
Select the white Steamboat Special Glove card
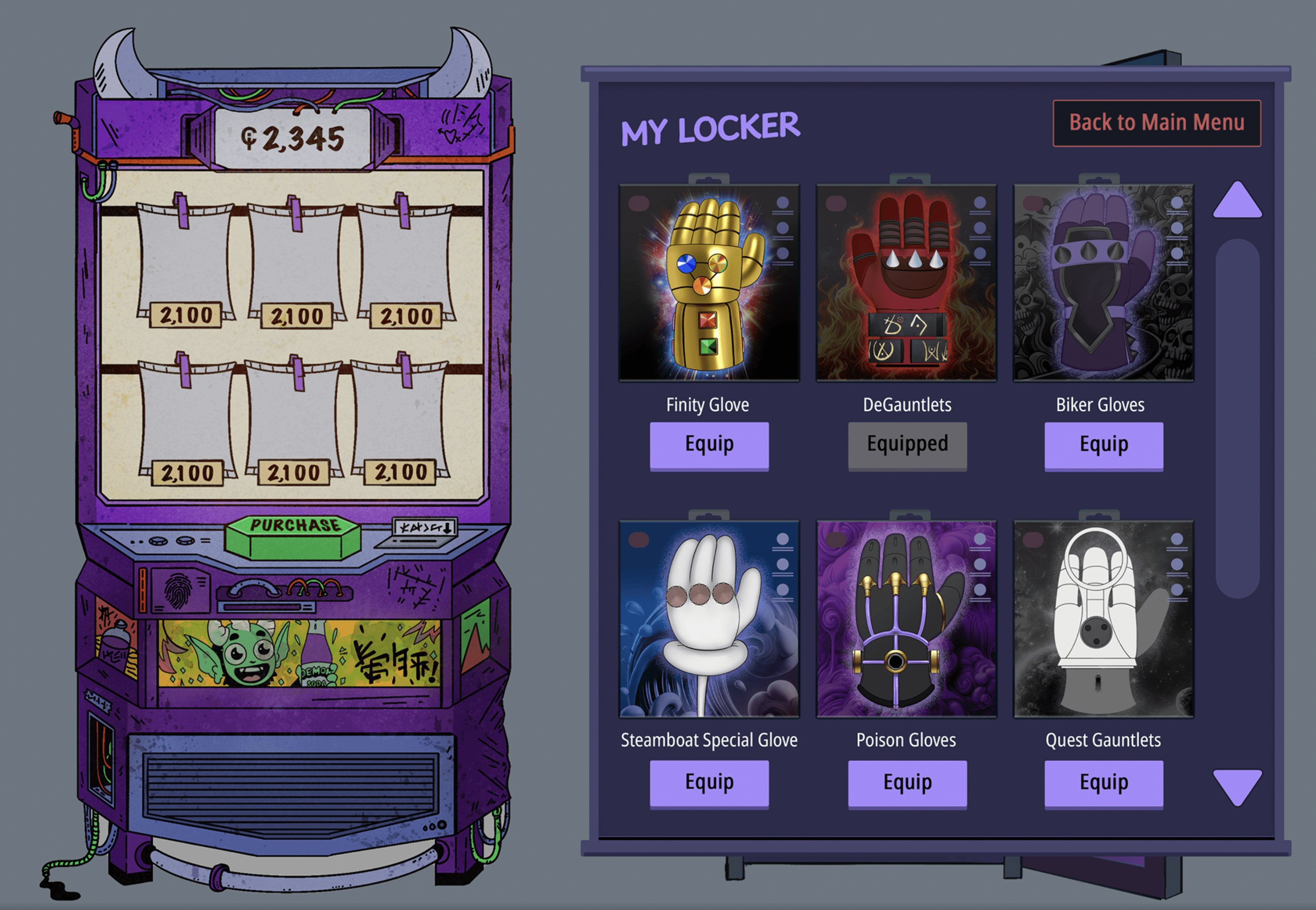click(709, 619)
